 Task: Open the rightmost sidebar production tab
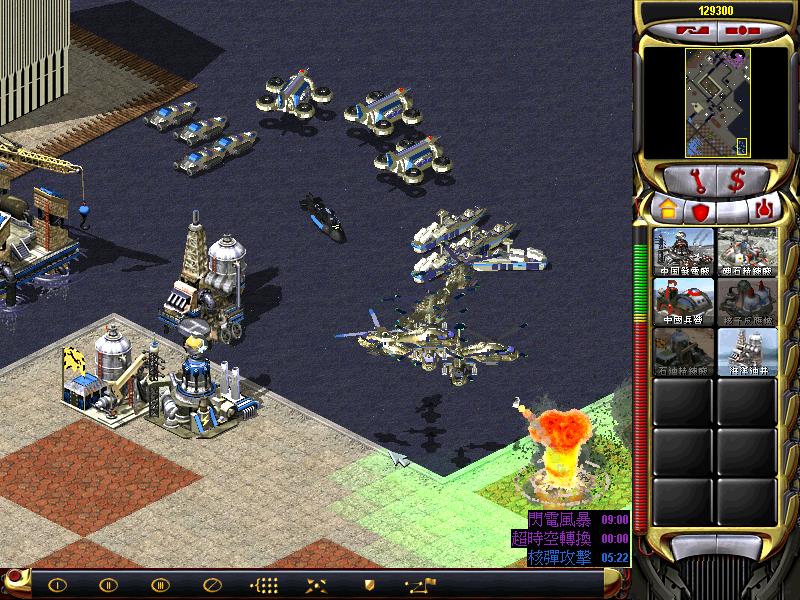pos(765,210)
